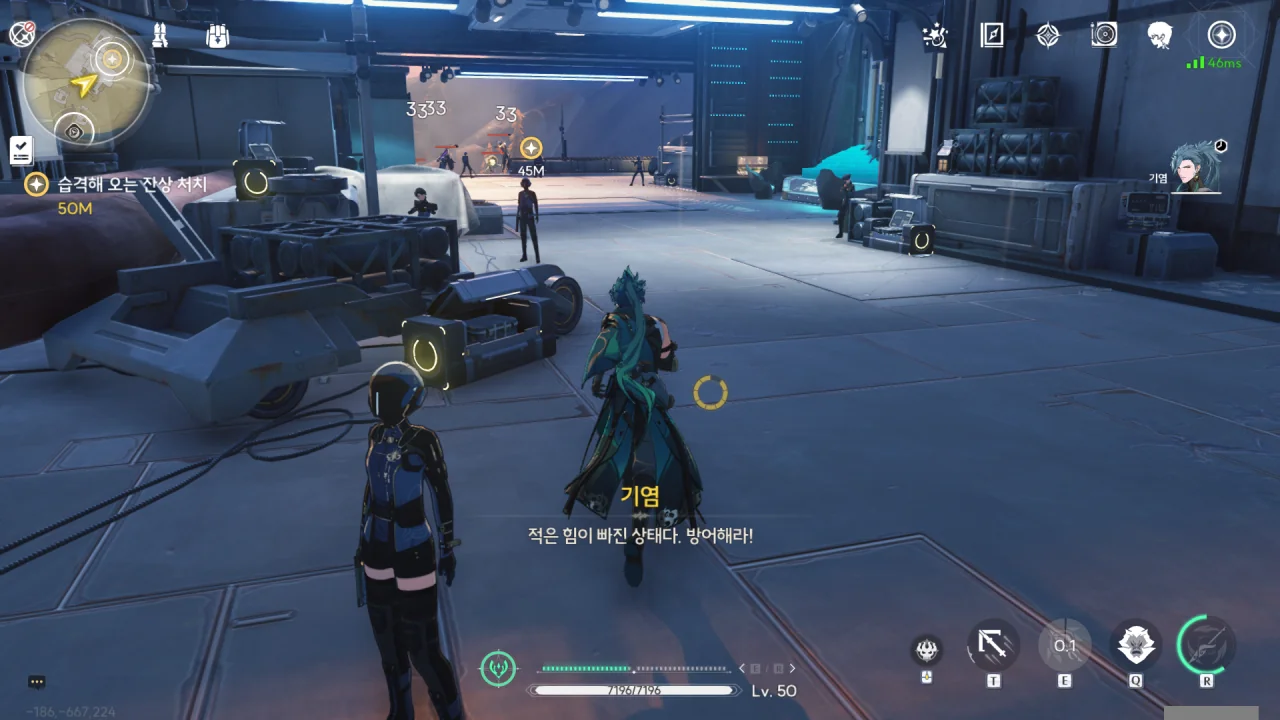Select the 습격해 오는 잔상 처치 quest tracker
The width and height of the screenshot is (1280, 720).
[x=132, y=185]
